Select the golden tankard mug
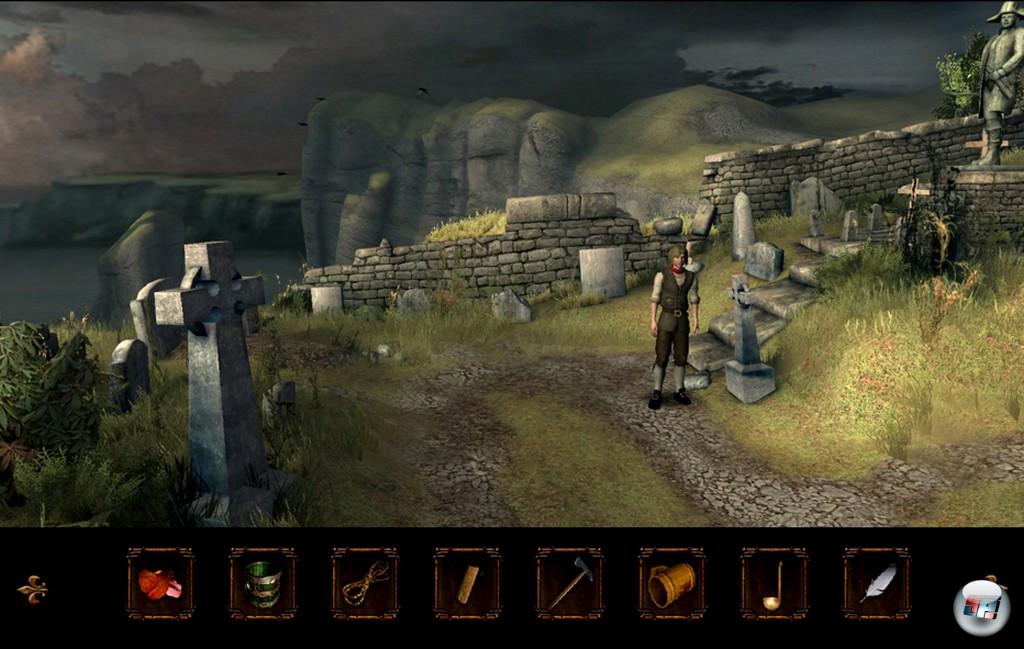This screenshot has width=1024, height=649. click(672, 584)
